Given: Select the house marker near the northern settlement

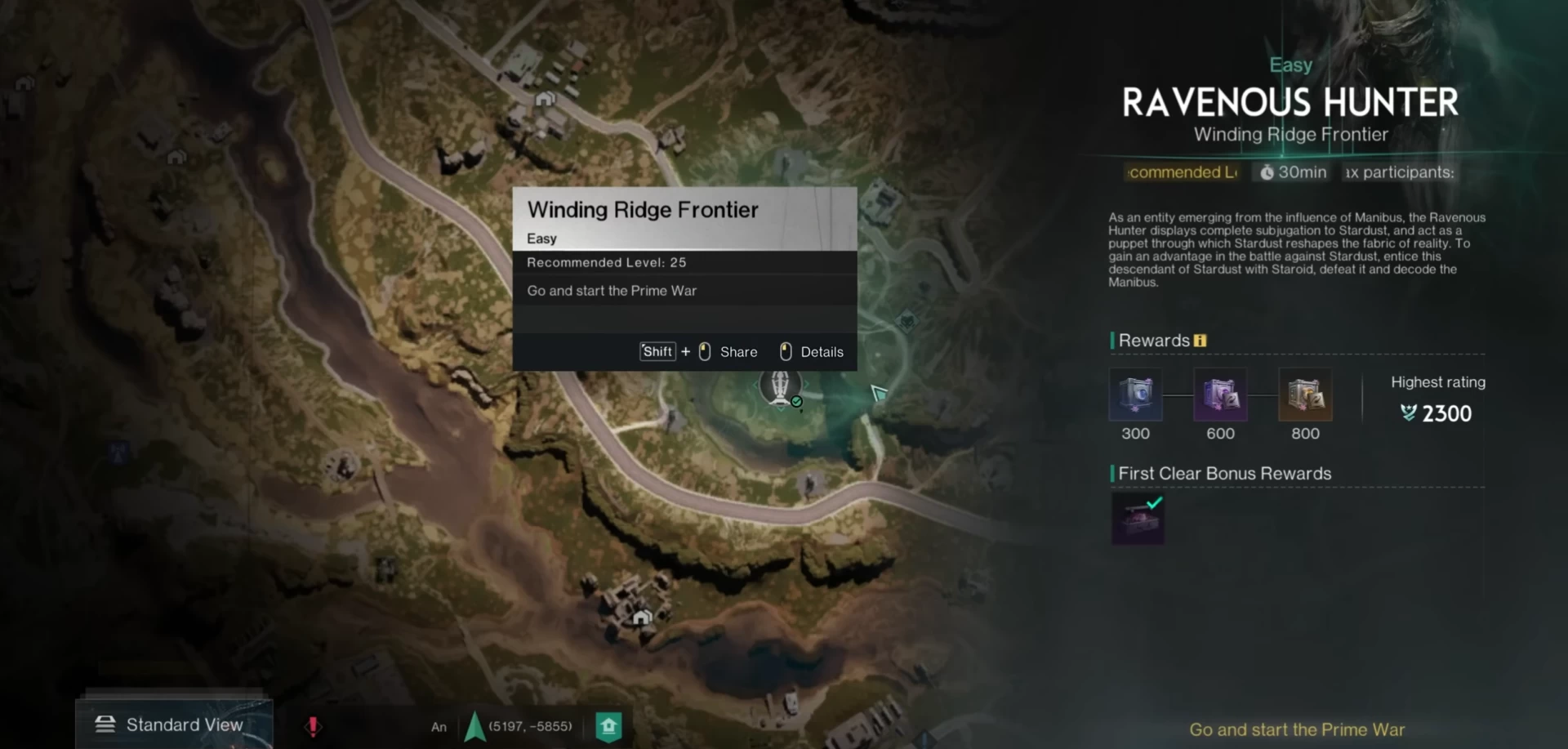Looking at the screenshot, I should pyautogui.click(x=545, y=100).
